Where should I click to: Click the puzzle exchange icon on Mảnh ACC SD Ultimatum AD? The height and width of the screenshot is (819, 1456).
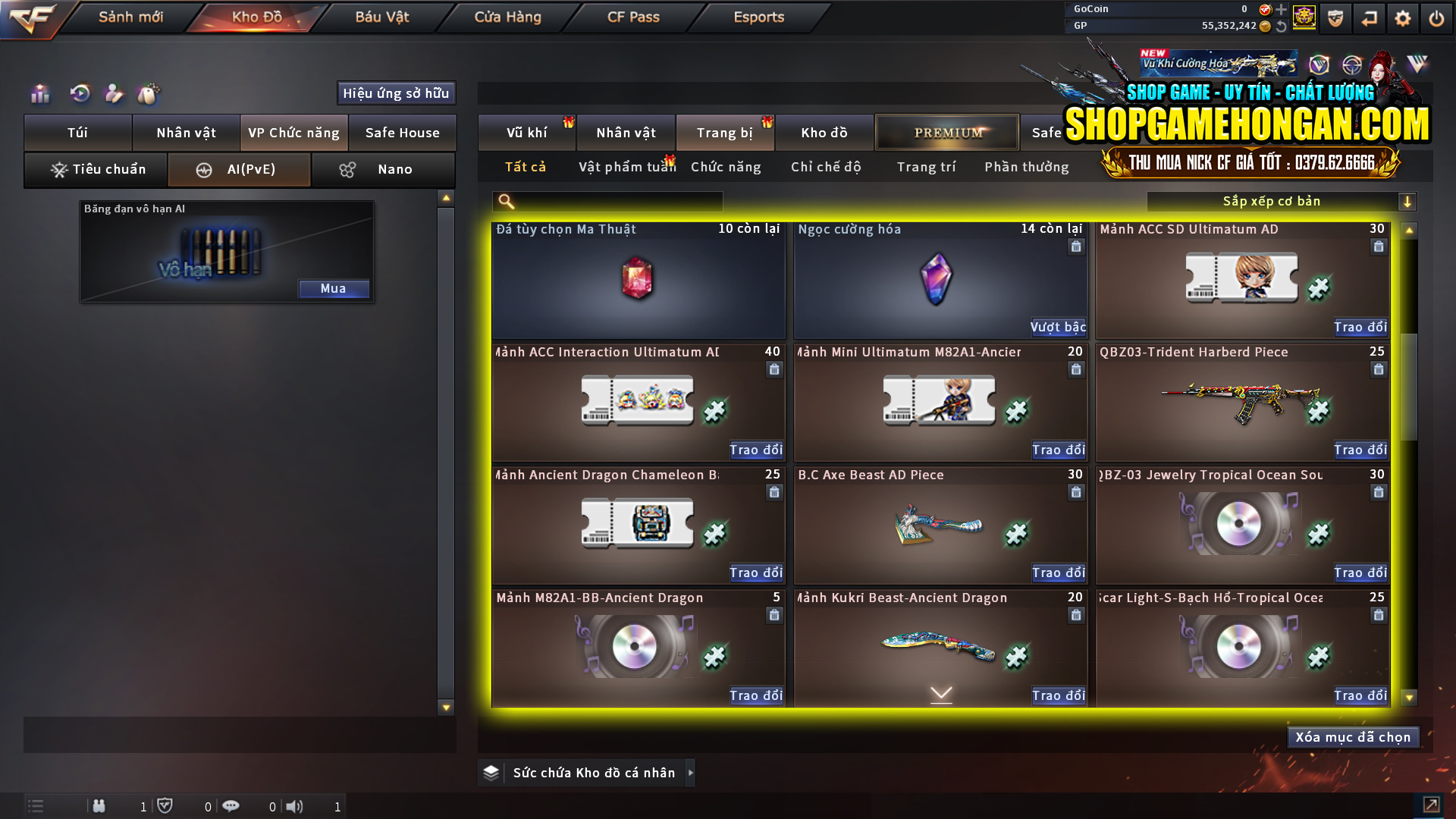[1319, 289]
